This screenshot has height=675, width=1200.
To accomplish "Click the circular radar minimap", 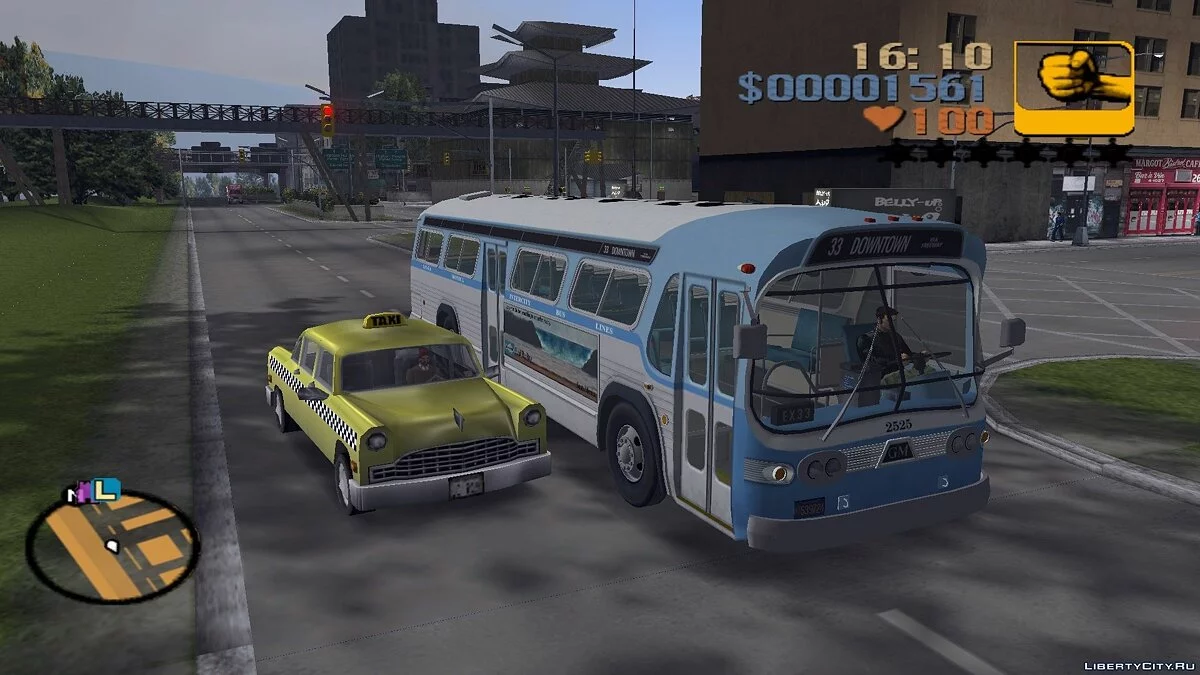I will pyautogui.click(x=112, y=547).
